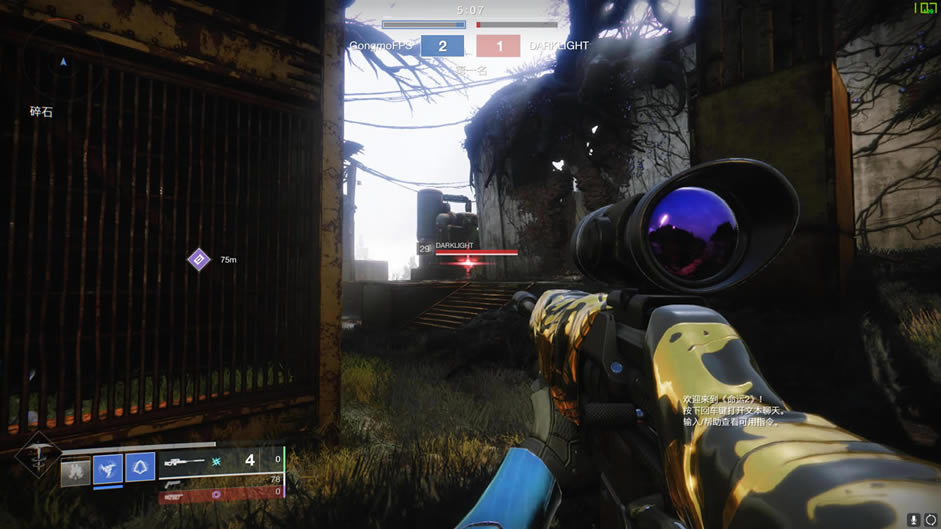Open the text chat message area
The image size is (941, 529).
click(735, 410)
